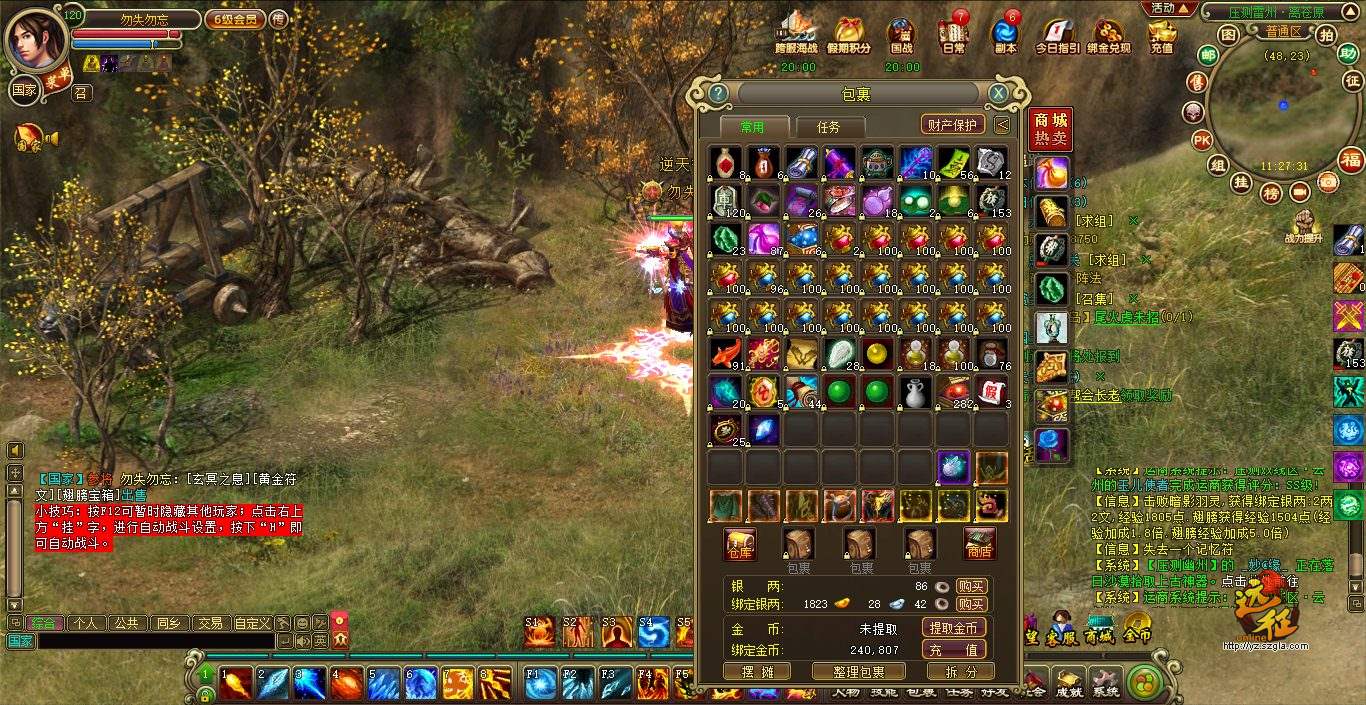
Task: Switch to the 任务 tab in the bag
Action: tap(828, 127)
